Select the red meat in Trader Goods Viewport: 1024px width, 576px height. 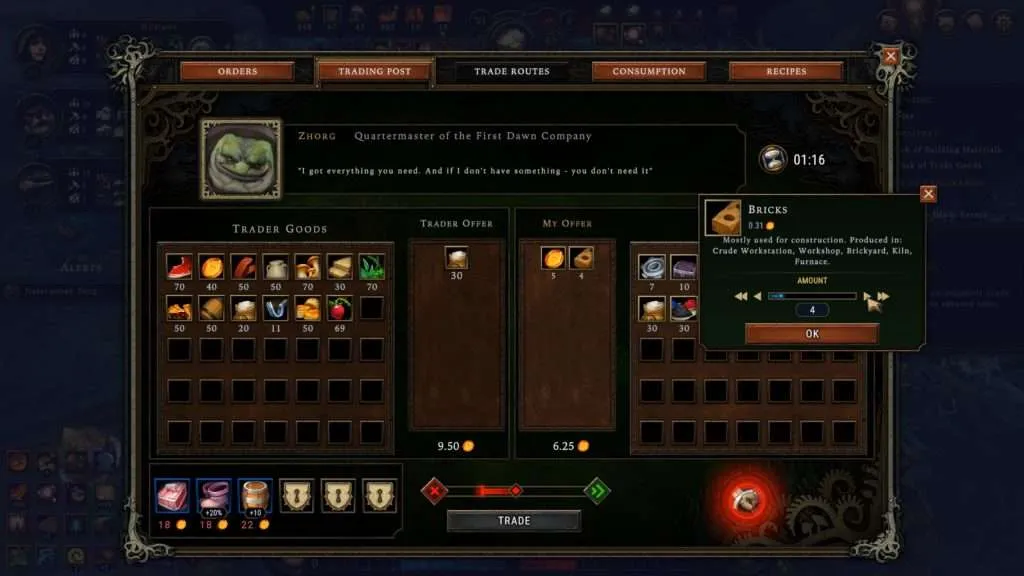coord(243,266)
